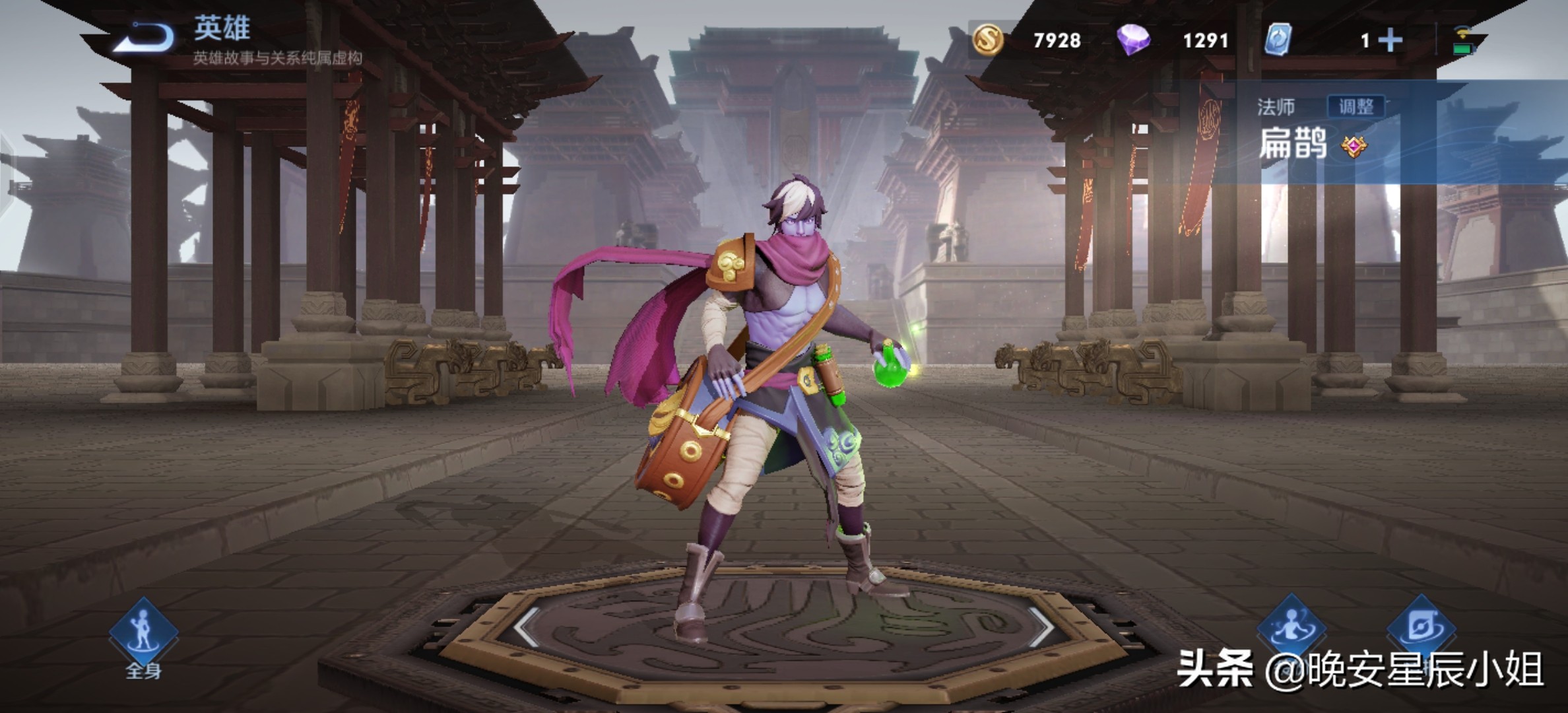Switch to the previous hero with left arrow
Screen dimensions: 1568x713
click(x=527, y=626)
